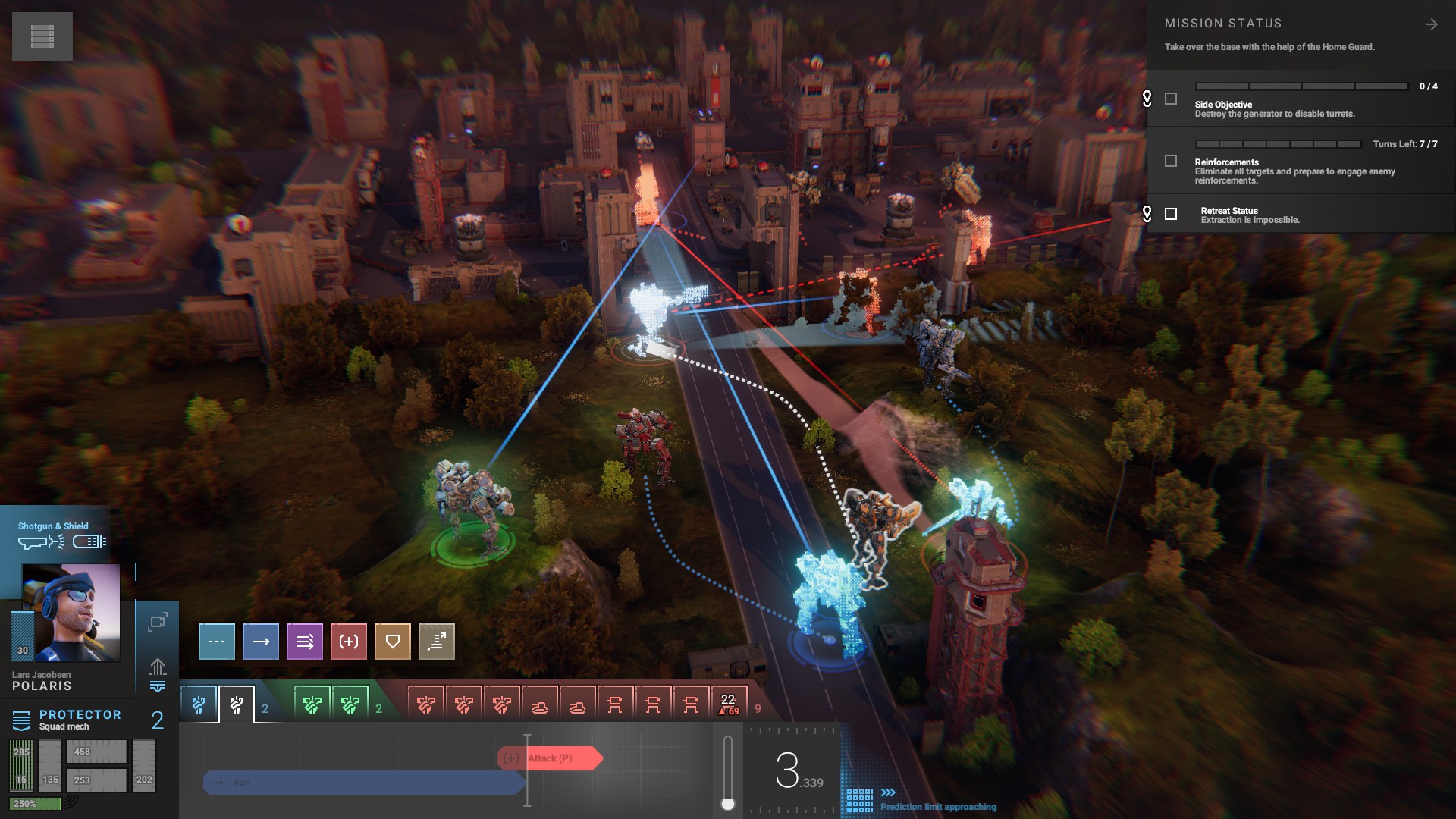Activate the orange shield action

pyautogui.click(x=393, y=642)
